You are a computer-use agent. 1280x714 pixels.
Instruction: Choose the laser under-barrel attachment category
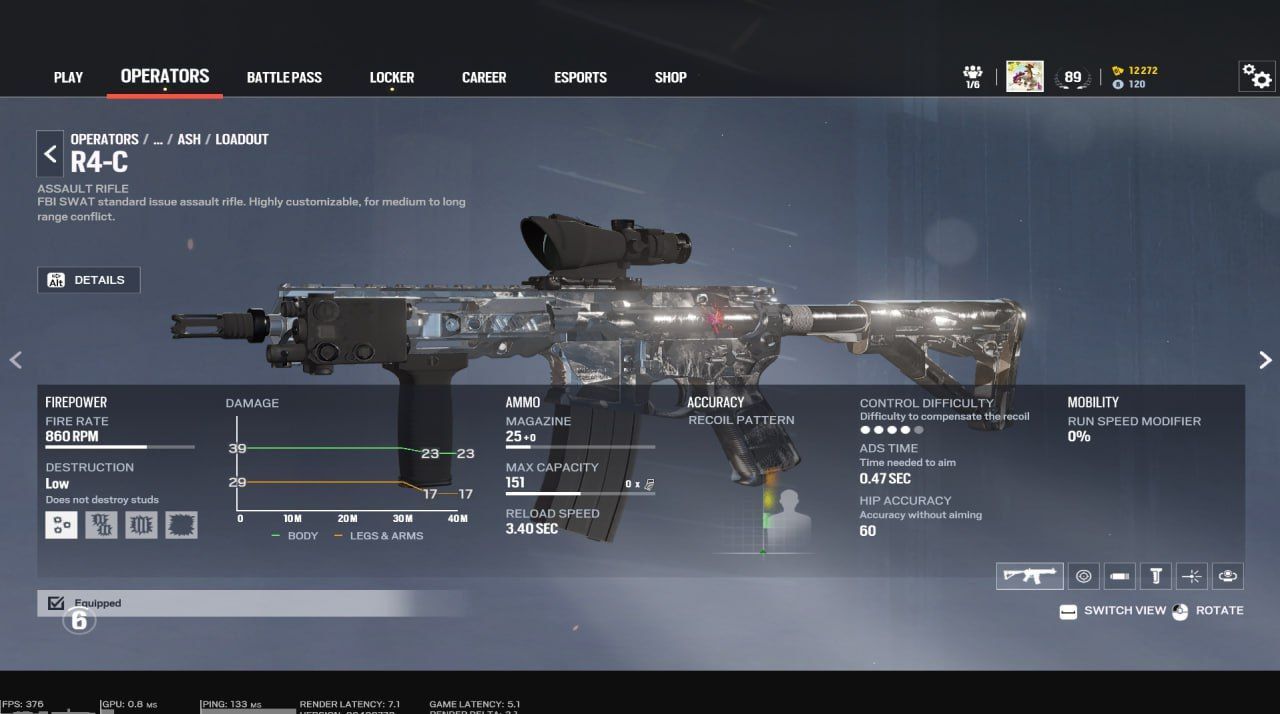(1192, 575)
